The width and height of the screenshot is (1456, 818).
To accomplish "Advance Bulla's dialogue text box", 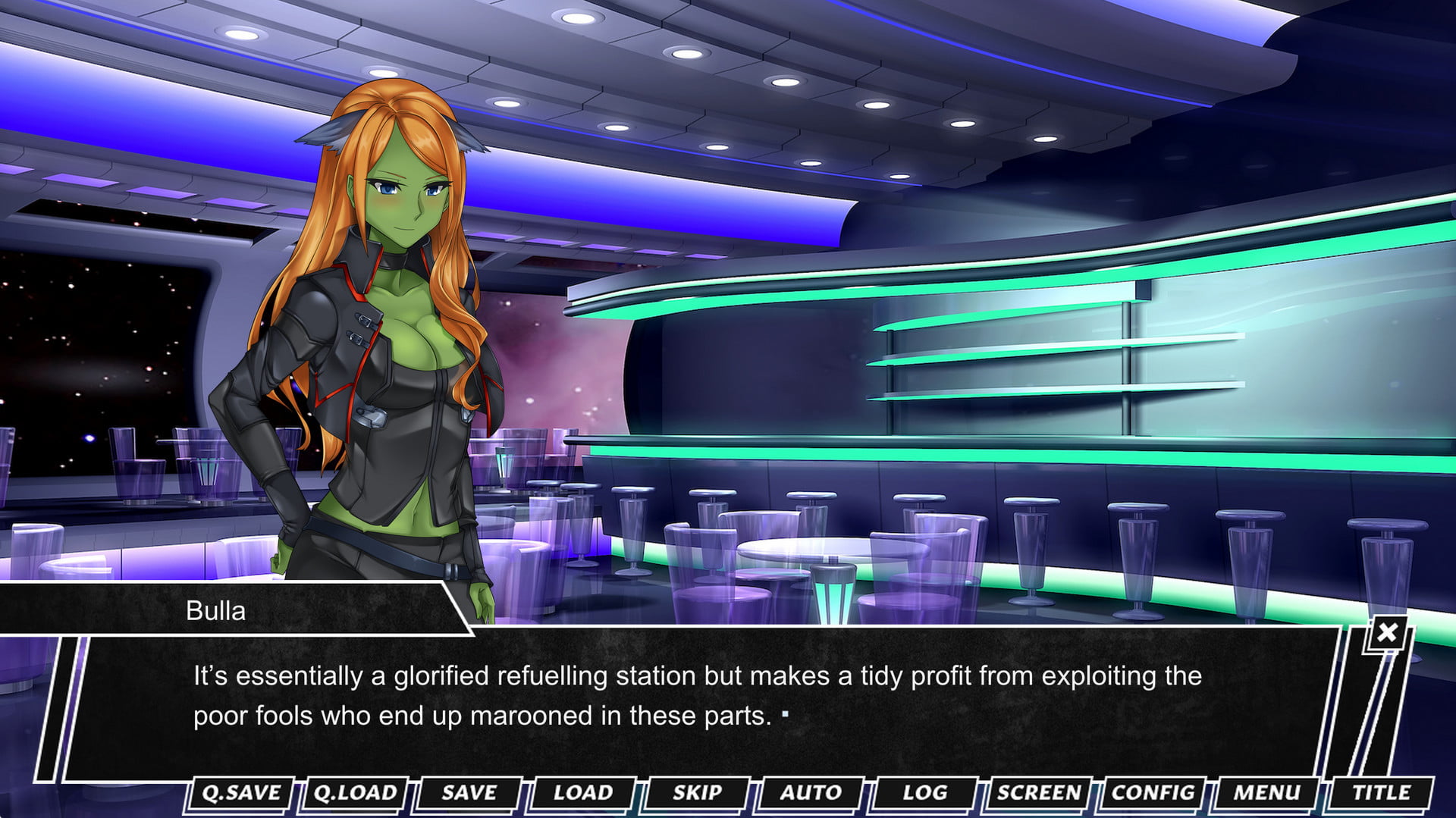I will pos(698,697).
